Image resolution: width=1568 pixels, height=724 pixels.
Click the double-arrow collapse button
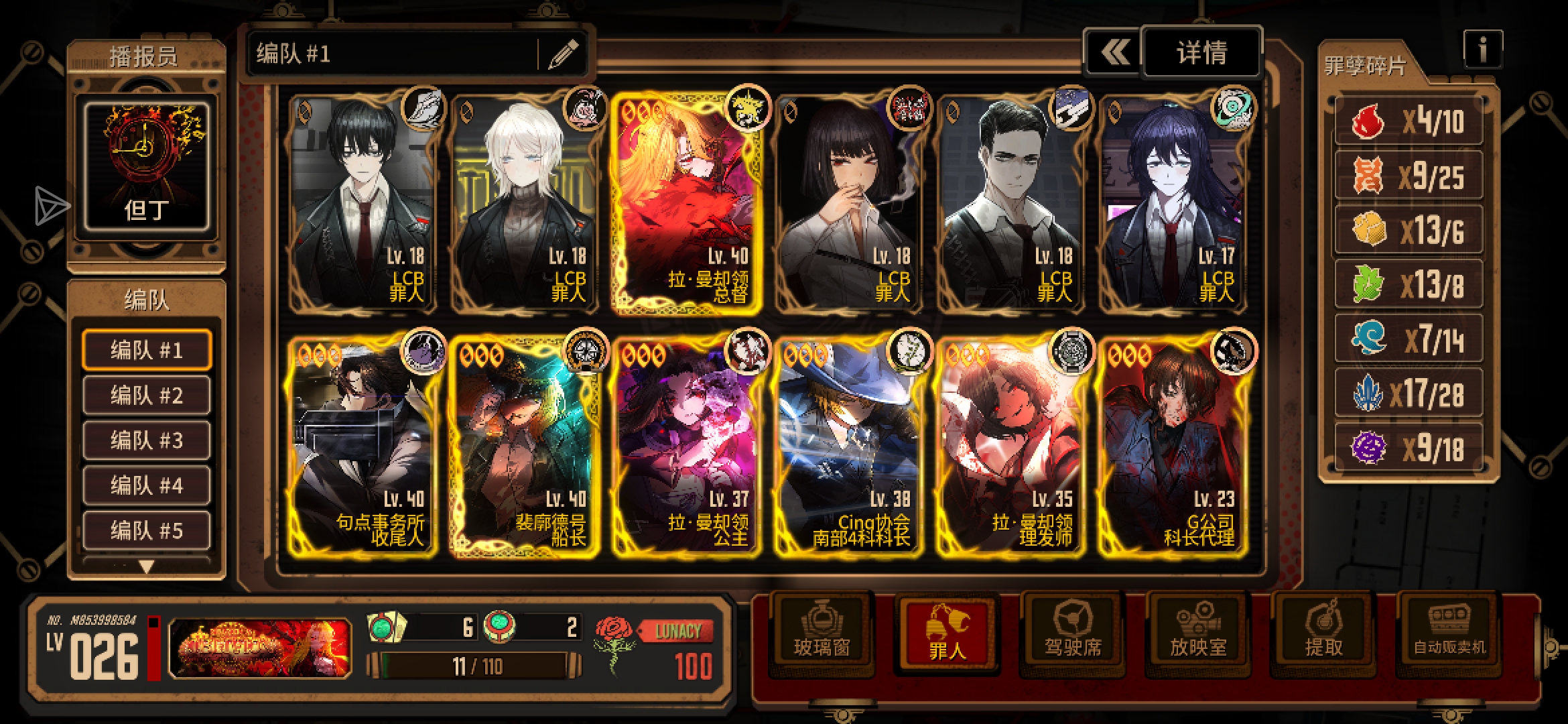pos(1114,52)
